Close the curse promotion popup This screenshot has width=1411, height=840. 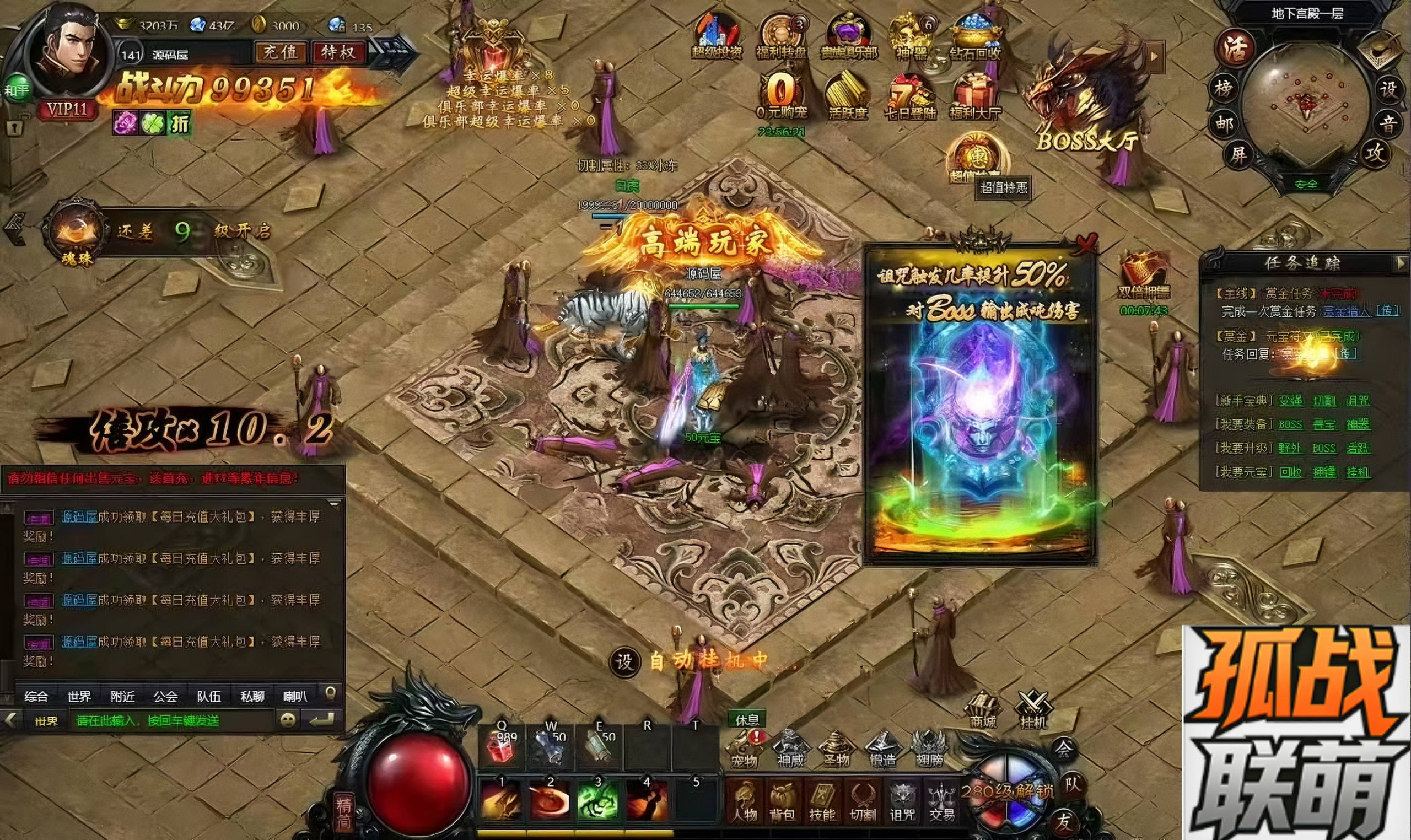[x=1086, y=244]
